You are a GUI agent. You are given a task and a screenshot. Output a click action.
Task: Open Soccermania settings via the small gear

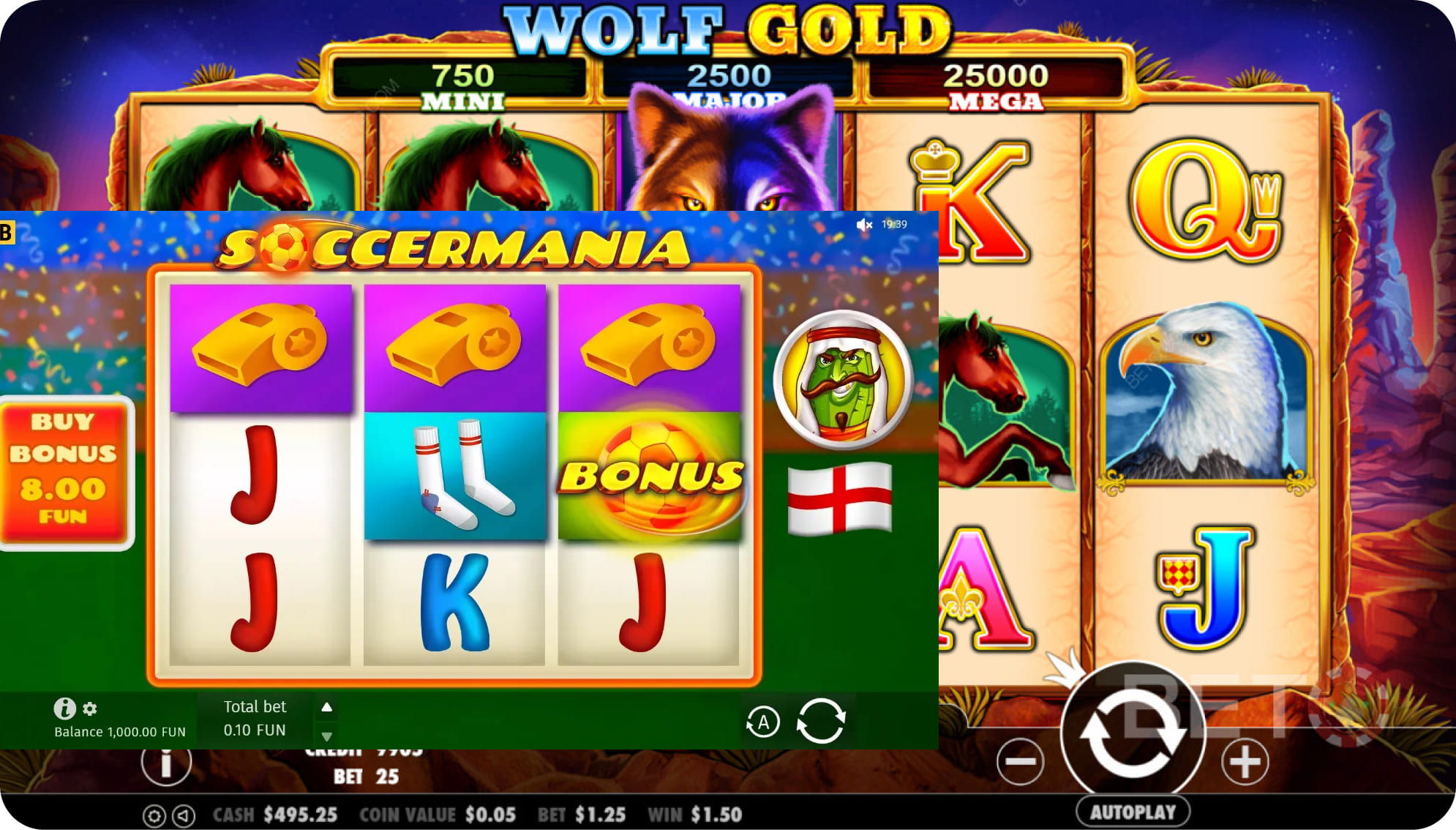point(90,709)
